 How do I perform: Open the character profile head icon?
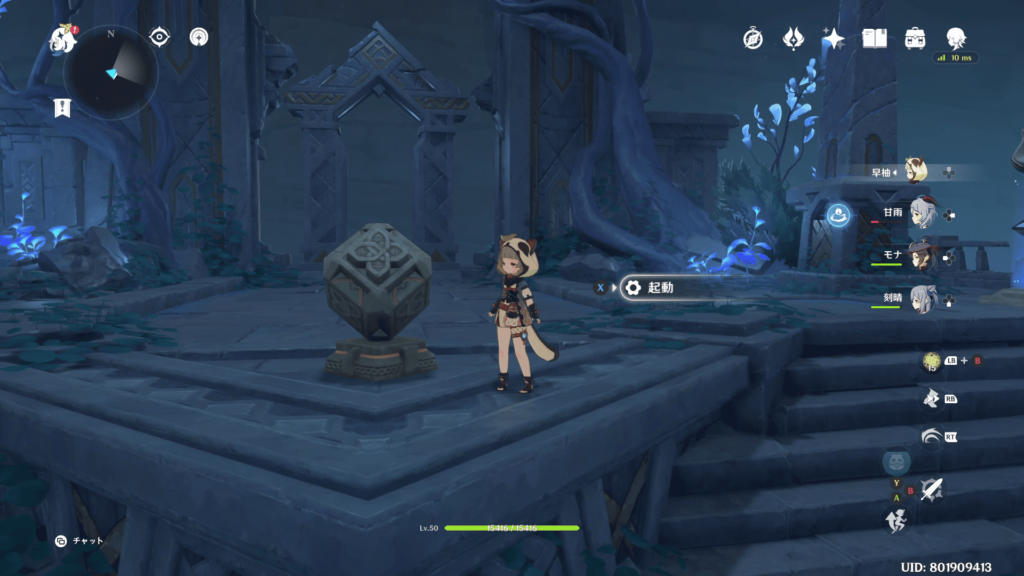[x=955, y=38]
